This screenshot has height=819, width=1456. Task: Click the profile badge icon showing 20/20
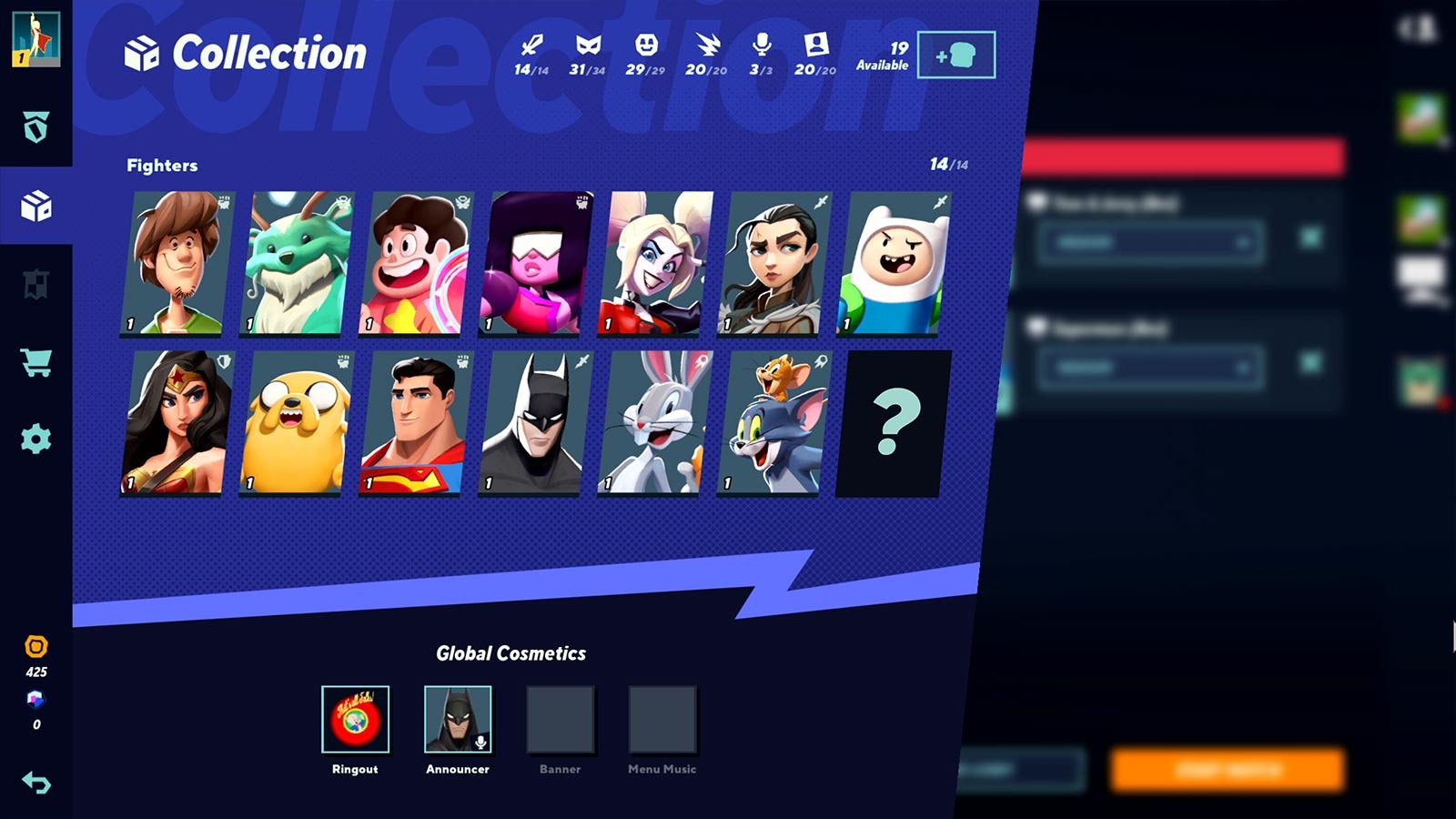[818, 45]
